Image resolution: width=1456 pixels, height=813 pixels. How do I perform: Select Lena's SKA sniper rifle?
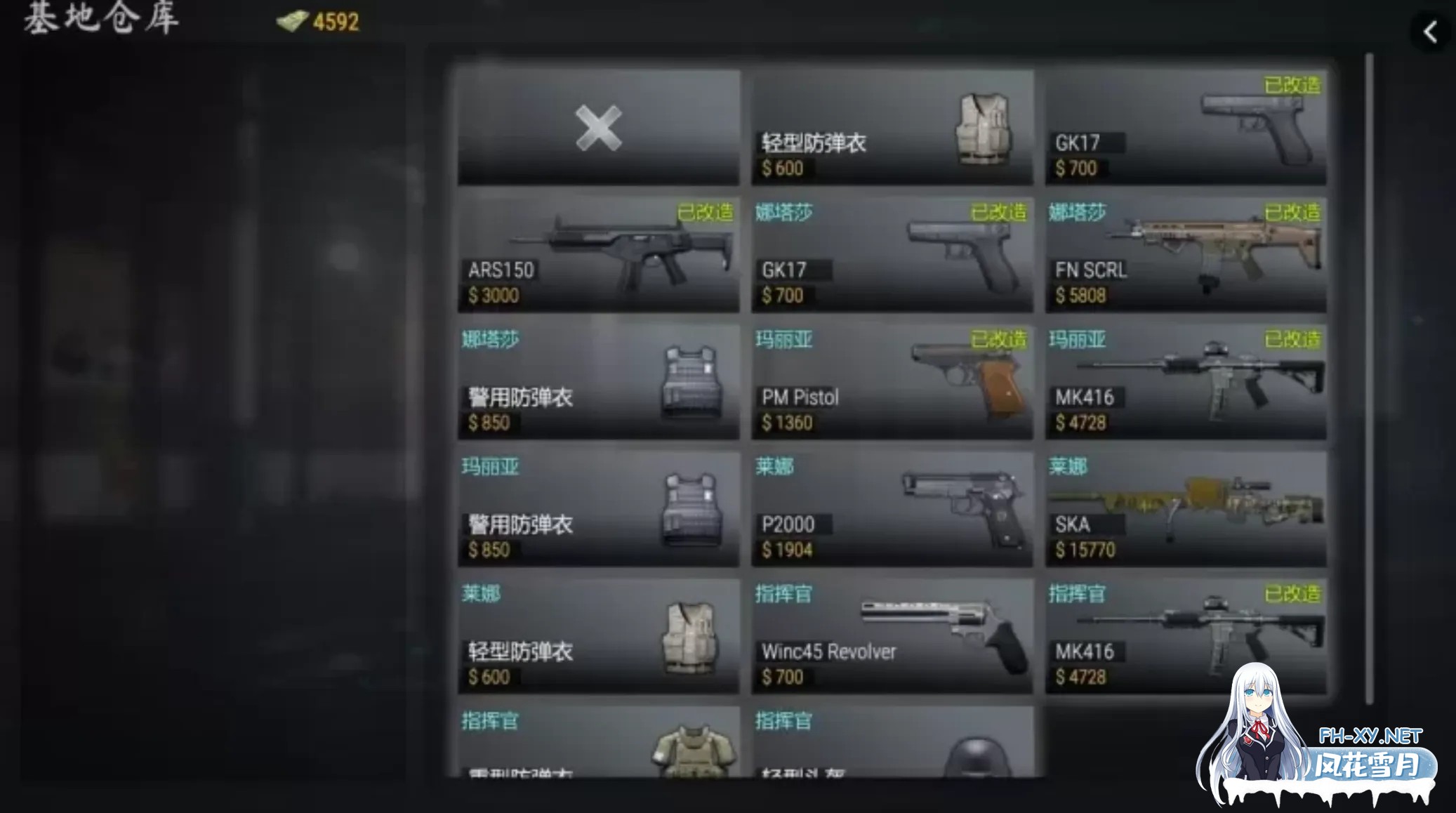click(1185, 509)
